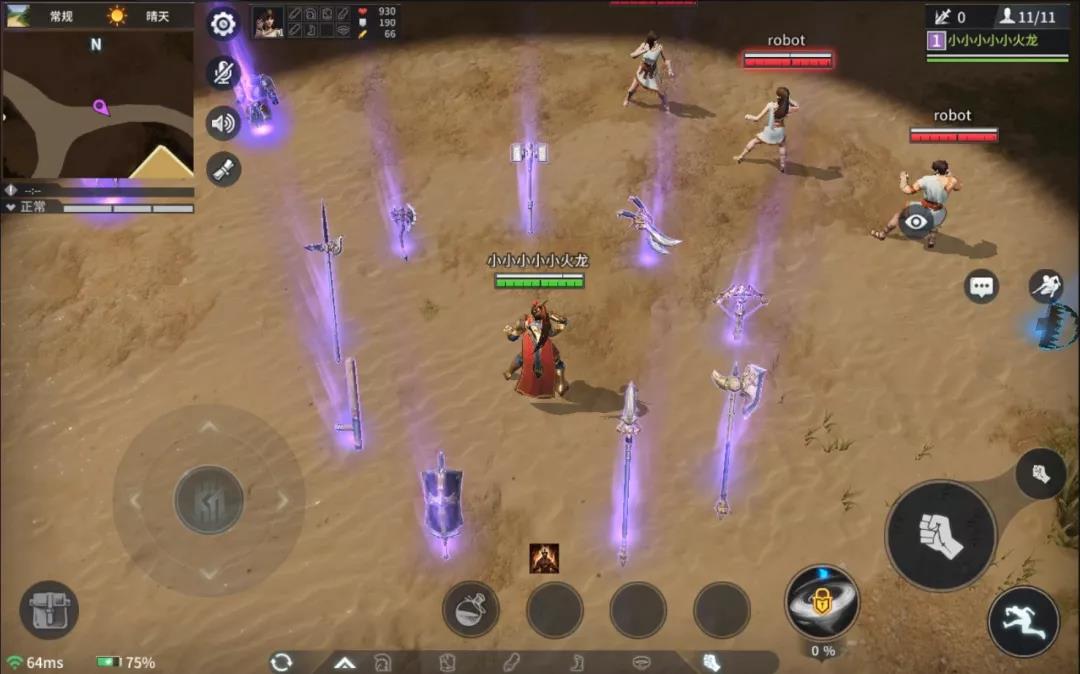
Task: Toggle the eye view button
Action: pos(916,222)
